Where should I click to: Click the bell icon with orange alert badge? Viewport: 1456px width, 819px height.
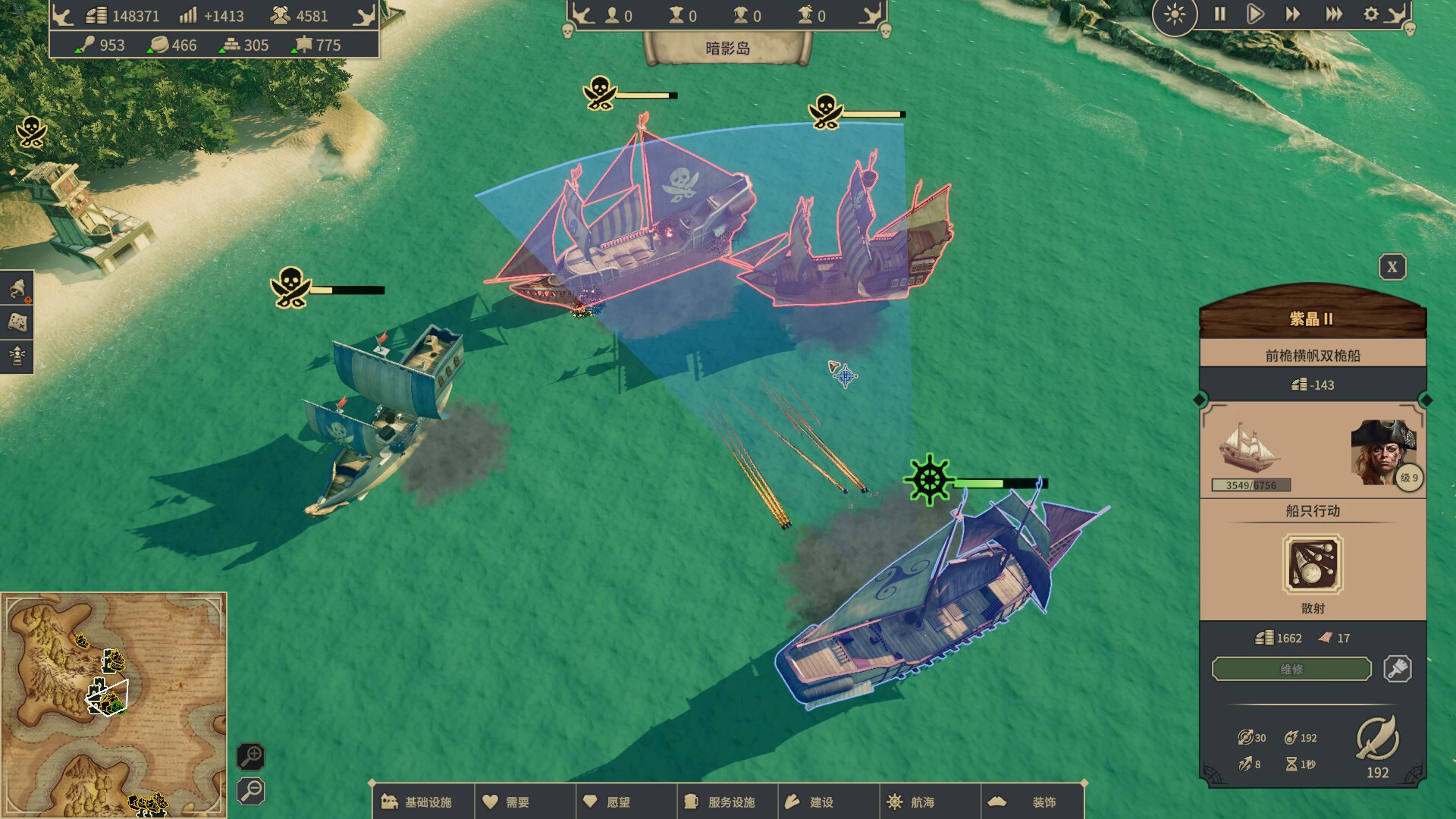click(x=17, y=290)
